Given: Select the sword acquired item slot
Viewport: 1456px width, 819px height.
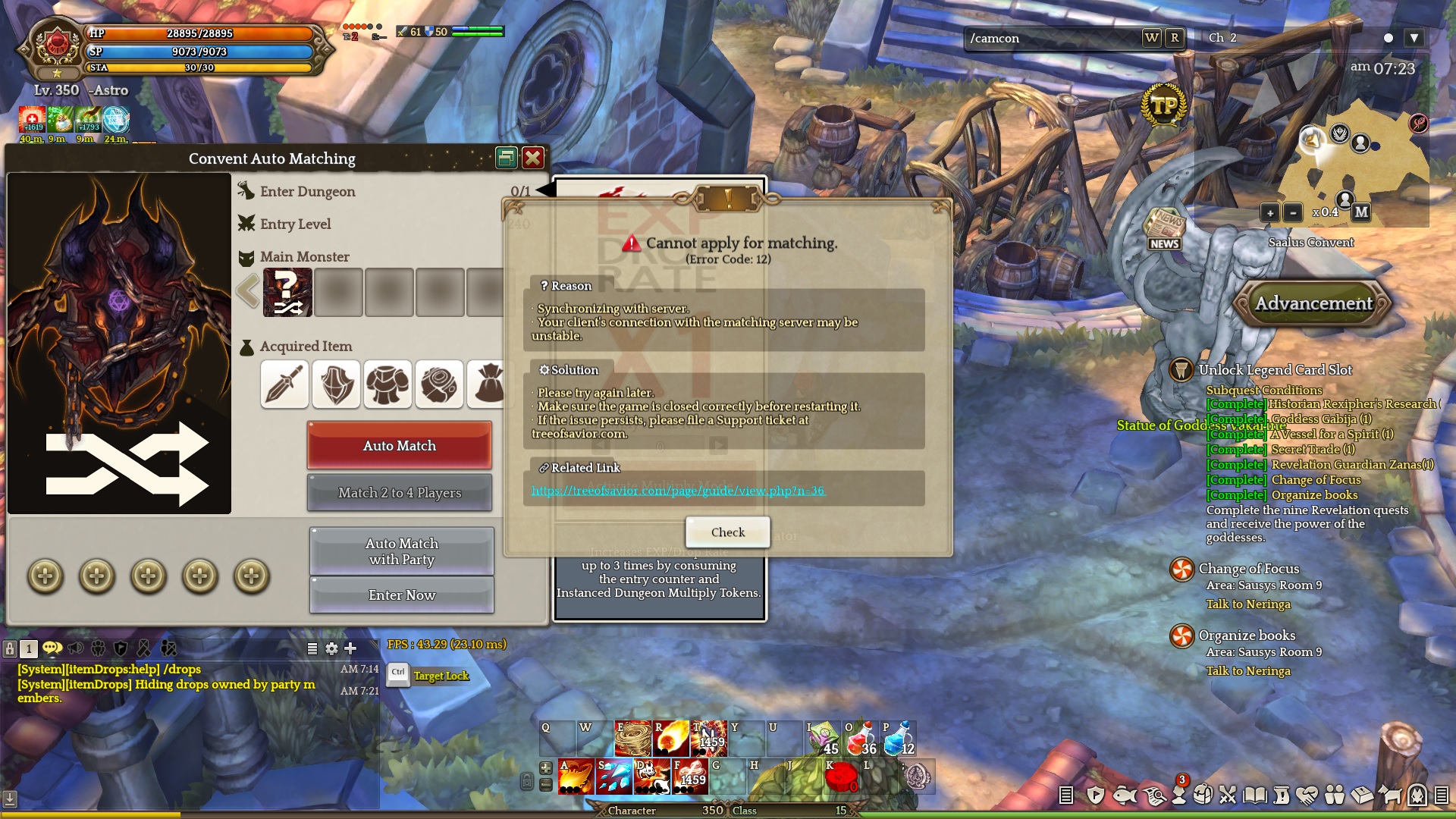Looking at the screenshot, I should [284, 384].
